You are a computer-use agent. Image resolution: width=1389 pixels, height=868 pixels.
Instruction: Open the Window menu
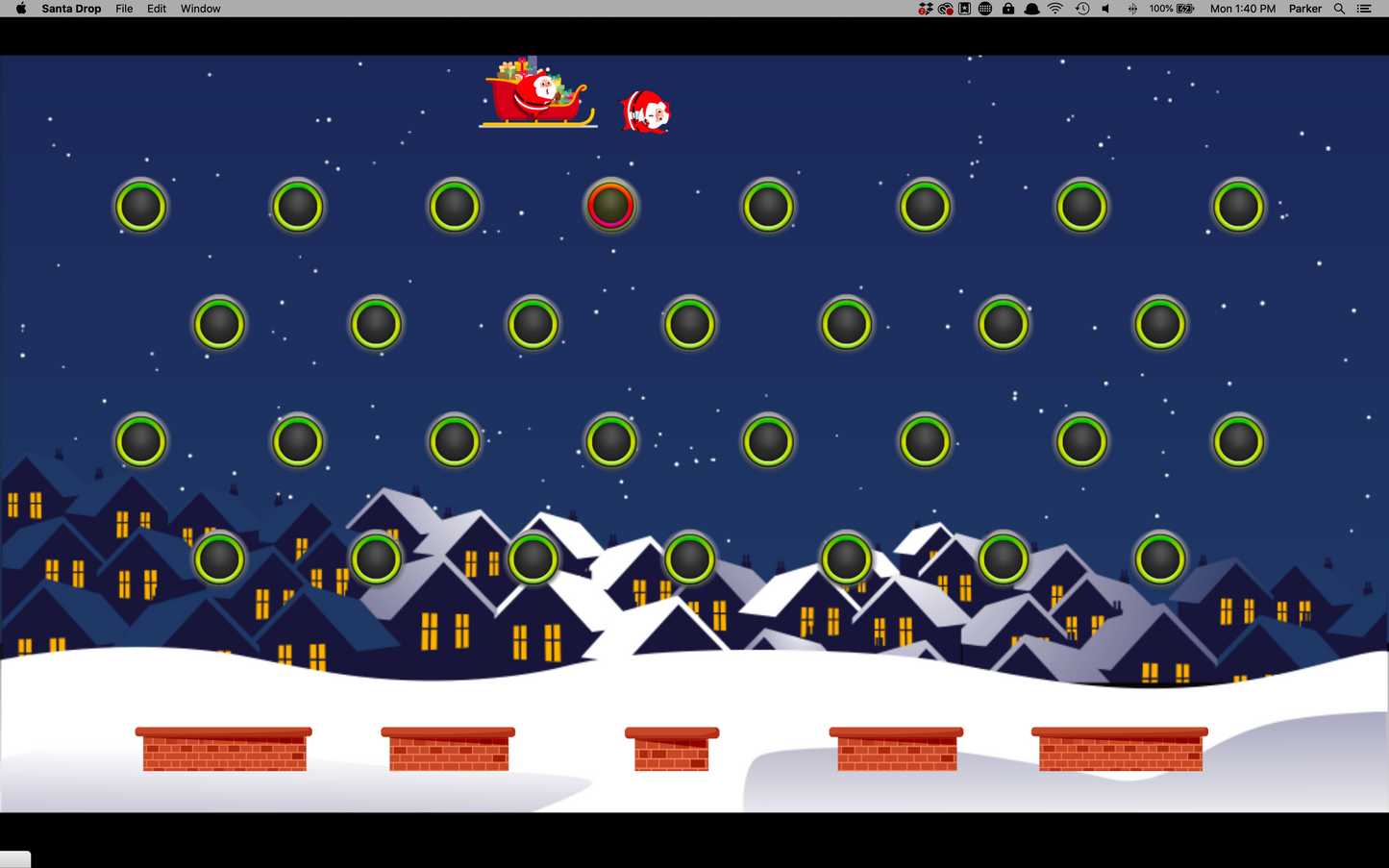200,9
